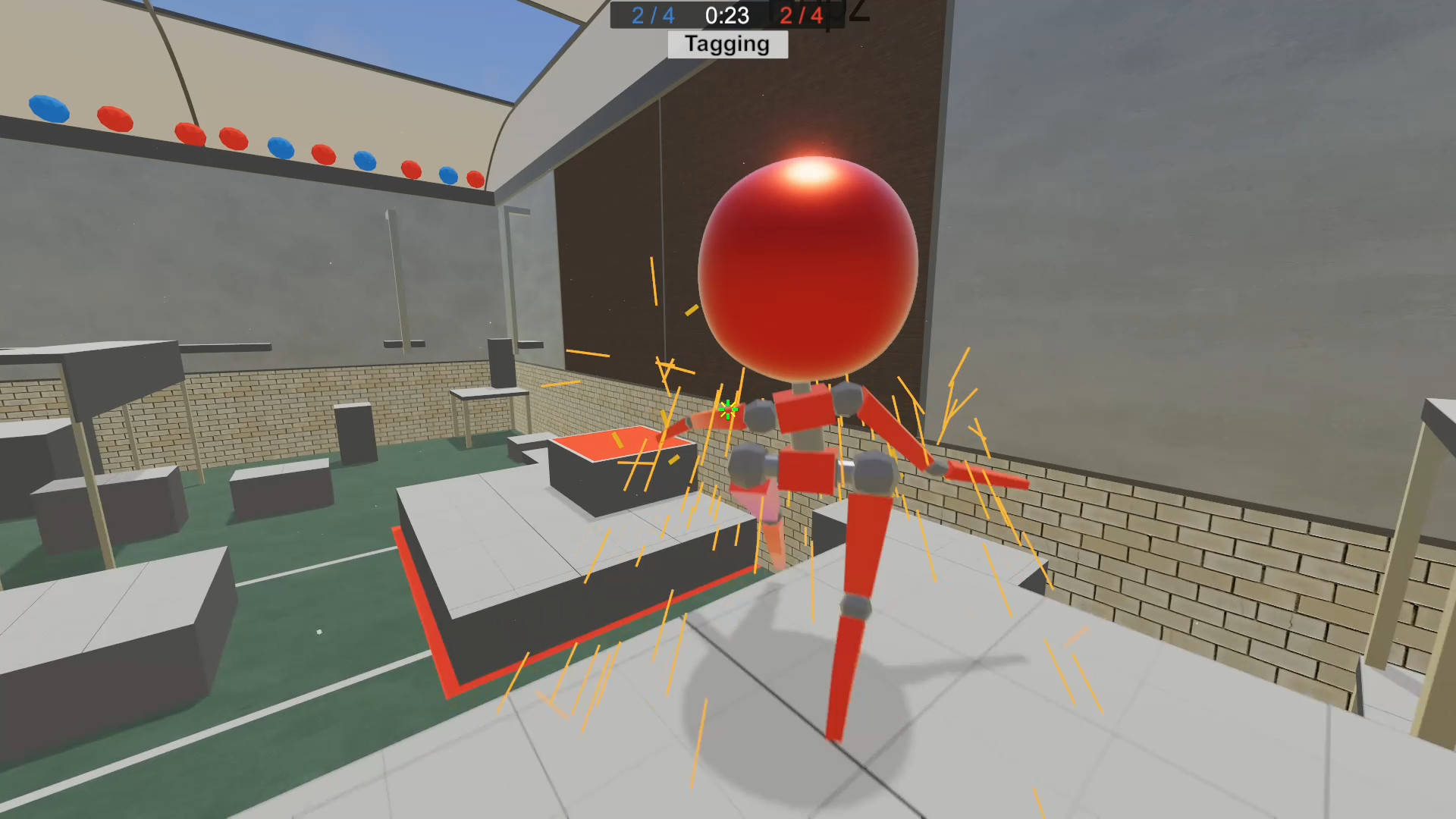The image size is (1456, 819).
Task: Click the scoreboard bar at the top
Action: point(726,17)
